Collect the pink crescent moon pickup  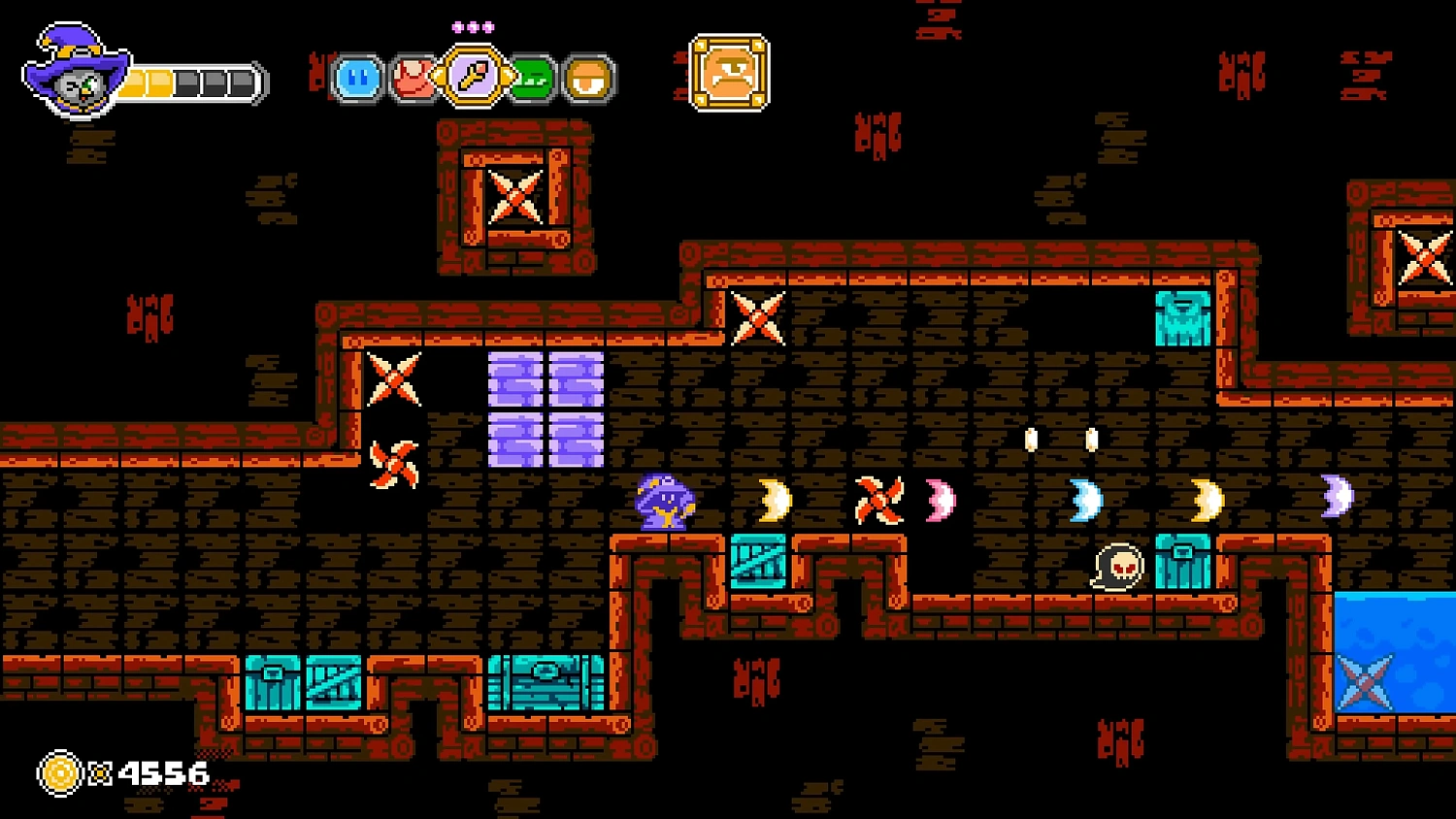(939, 499)
